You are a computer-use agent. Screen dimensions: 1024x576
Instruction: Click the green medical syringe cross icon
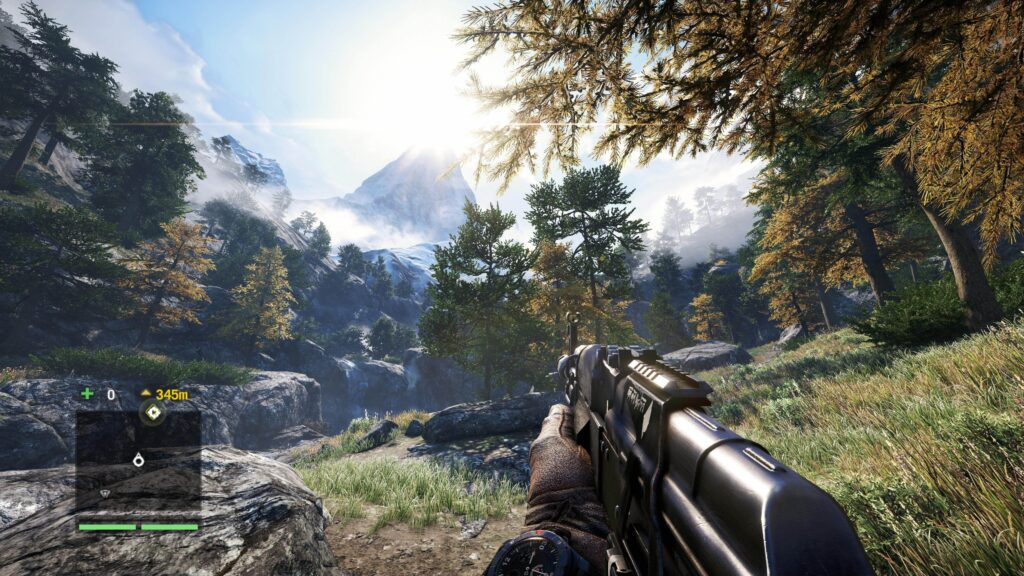[87, 394]
